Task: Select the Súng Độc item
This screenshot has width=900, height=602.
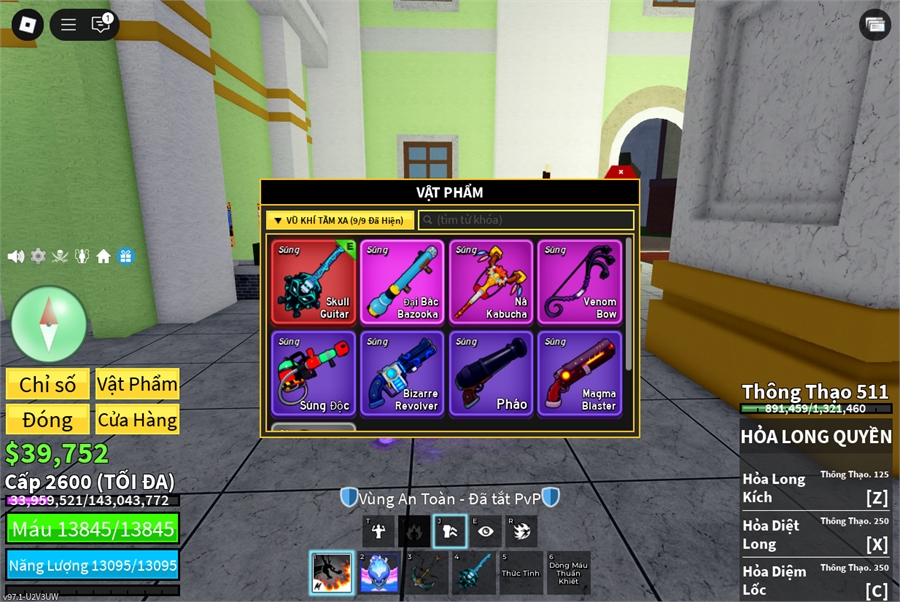Action: click(313, 373)
